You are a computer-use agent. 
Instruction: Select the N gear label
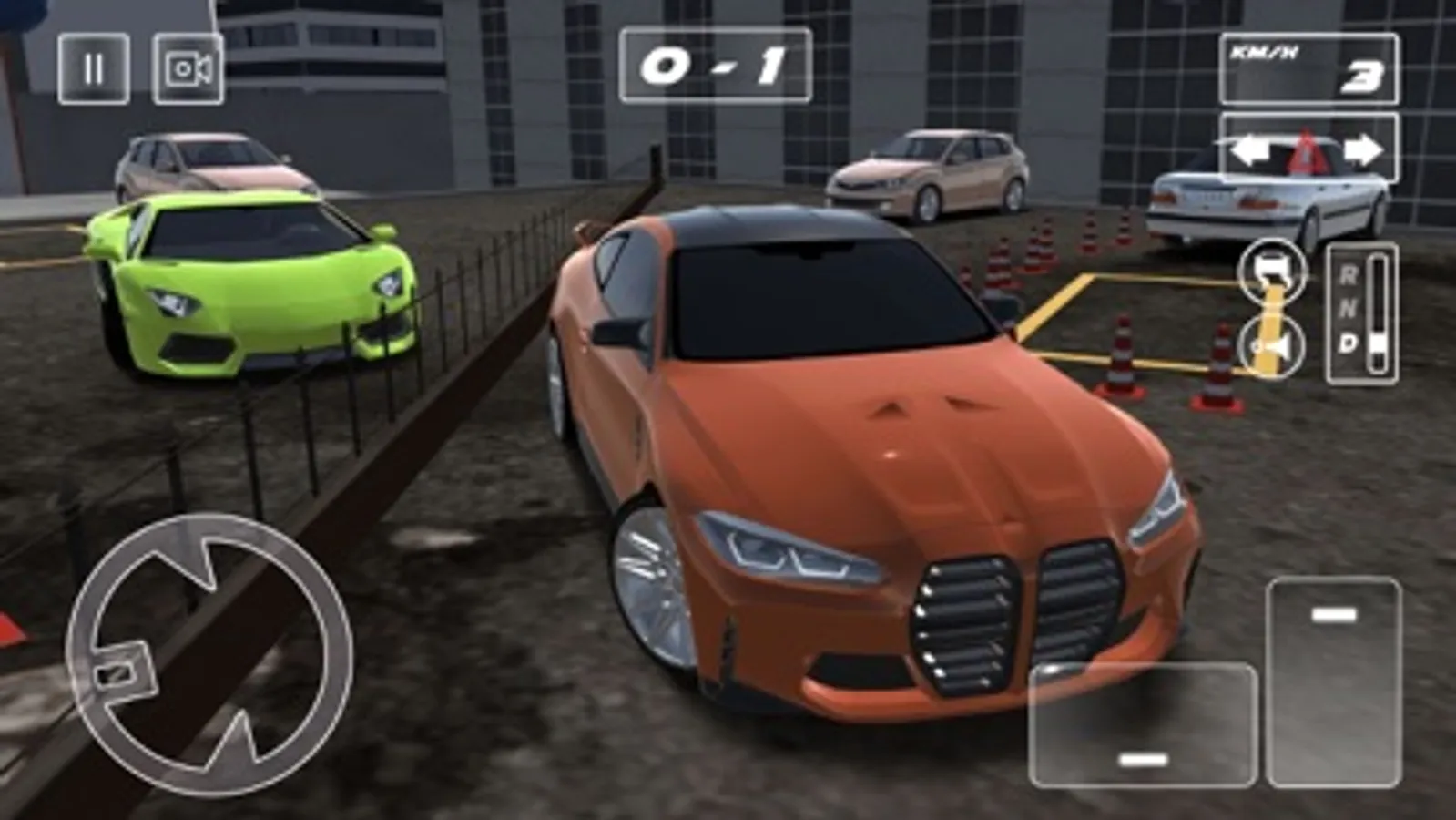[1350, 307]
